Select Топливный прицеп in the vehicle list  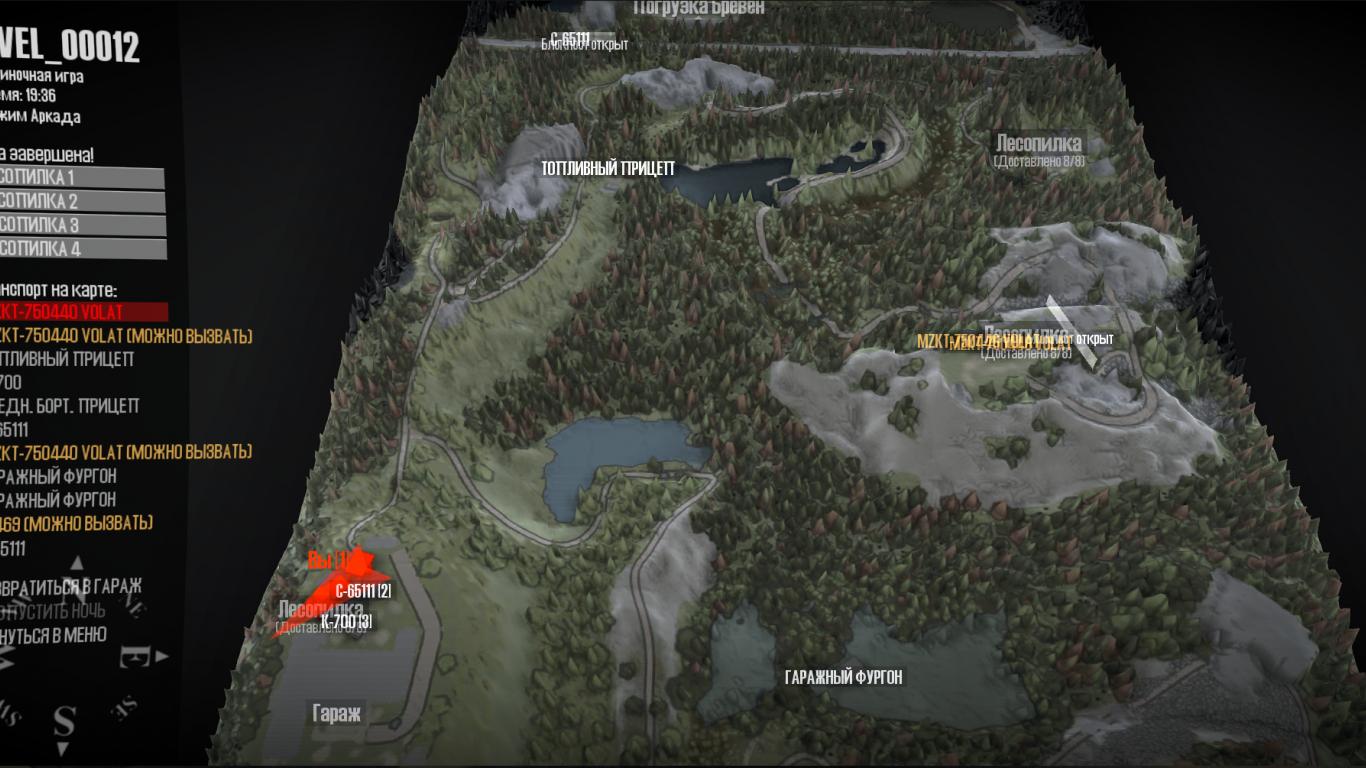68,359
